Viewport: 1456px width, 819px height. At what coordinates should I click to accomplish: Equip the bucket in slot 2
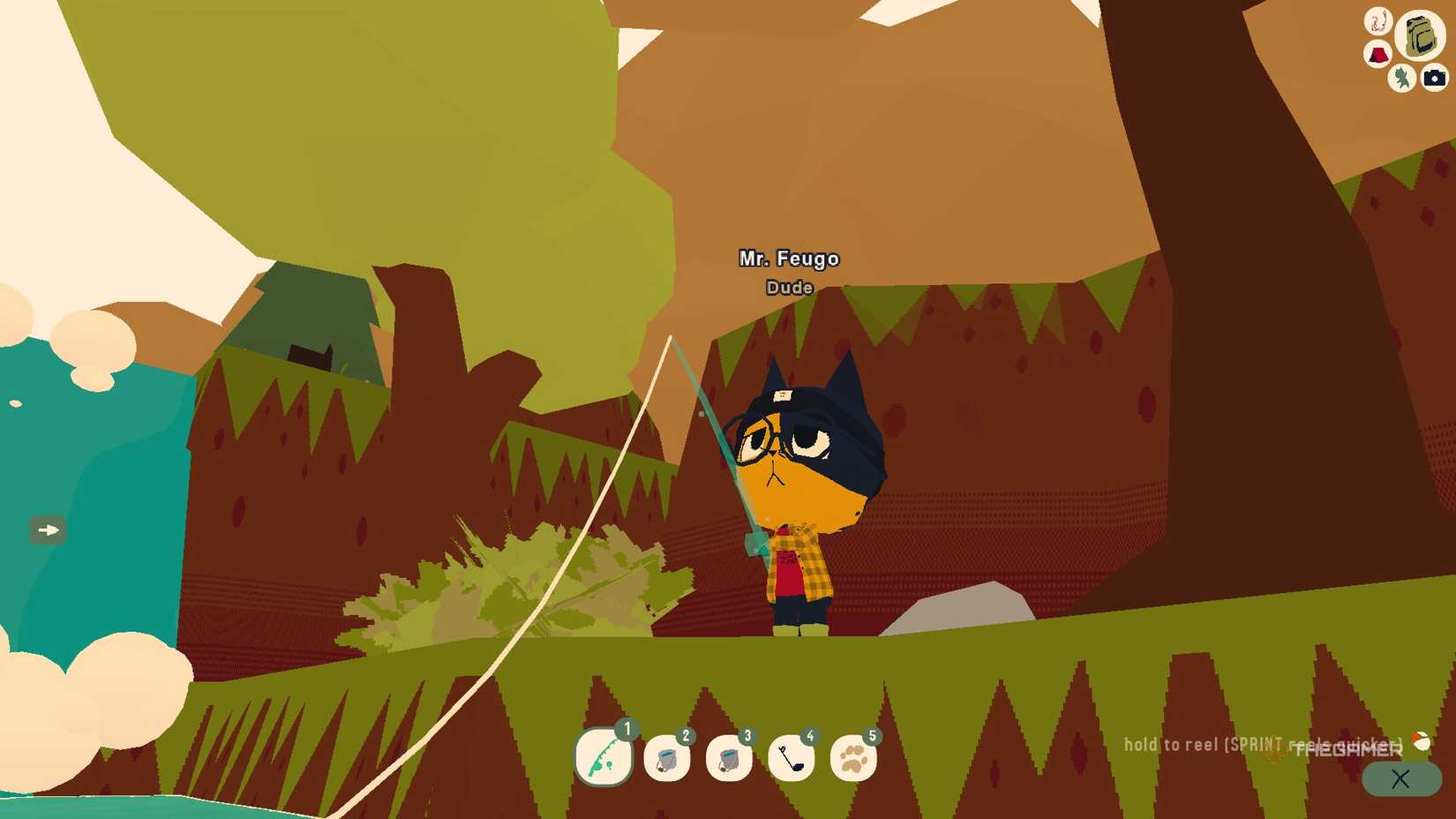click(x=668, y=760)
